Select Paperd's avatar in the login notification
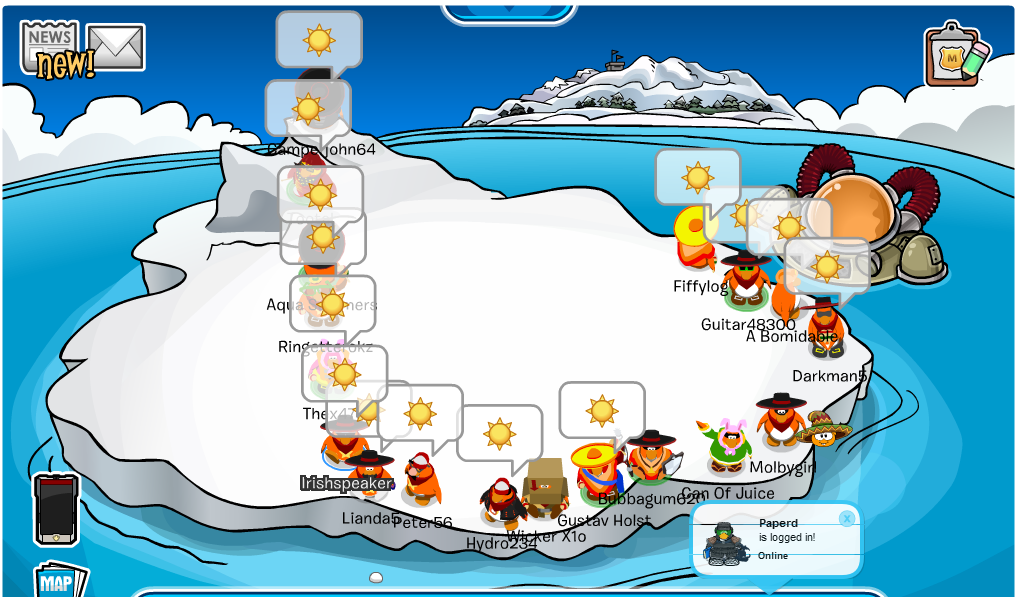The image size is (1017, 597). tap(726, 545)
